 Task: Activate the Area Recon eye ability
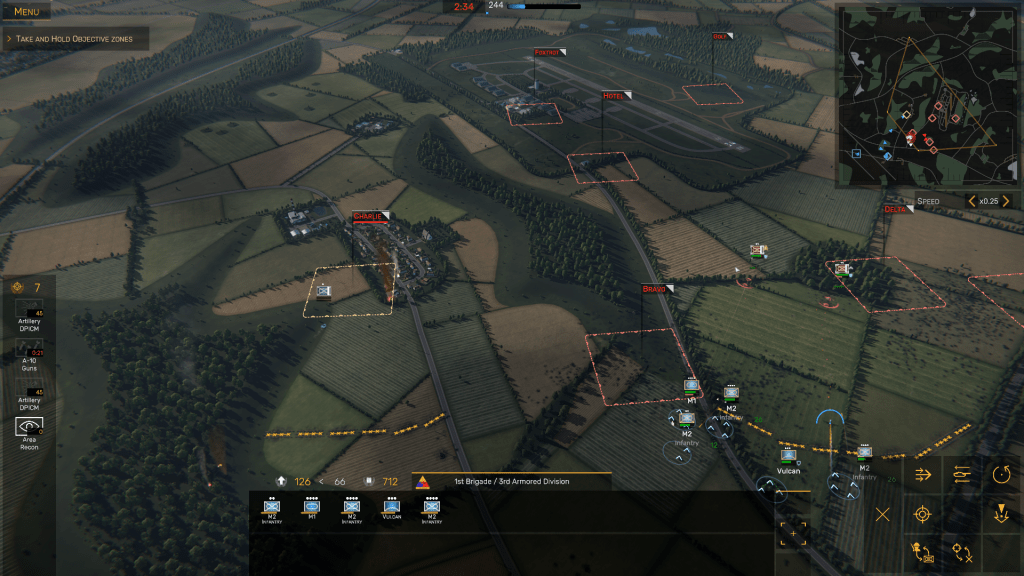pos(29,430)
